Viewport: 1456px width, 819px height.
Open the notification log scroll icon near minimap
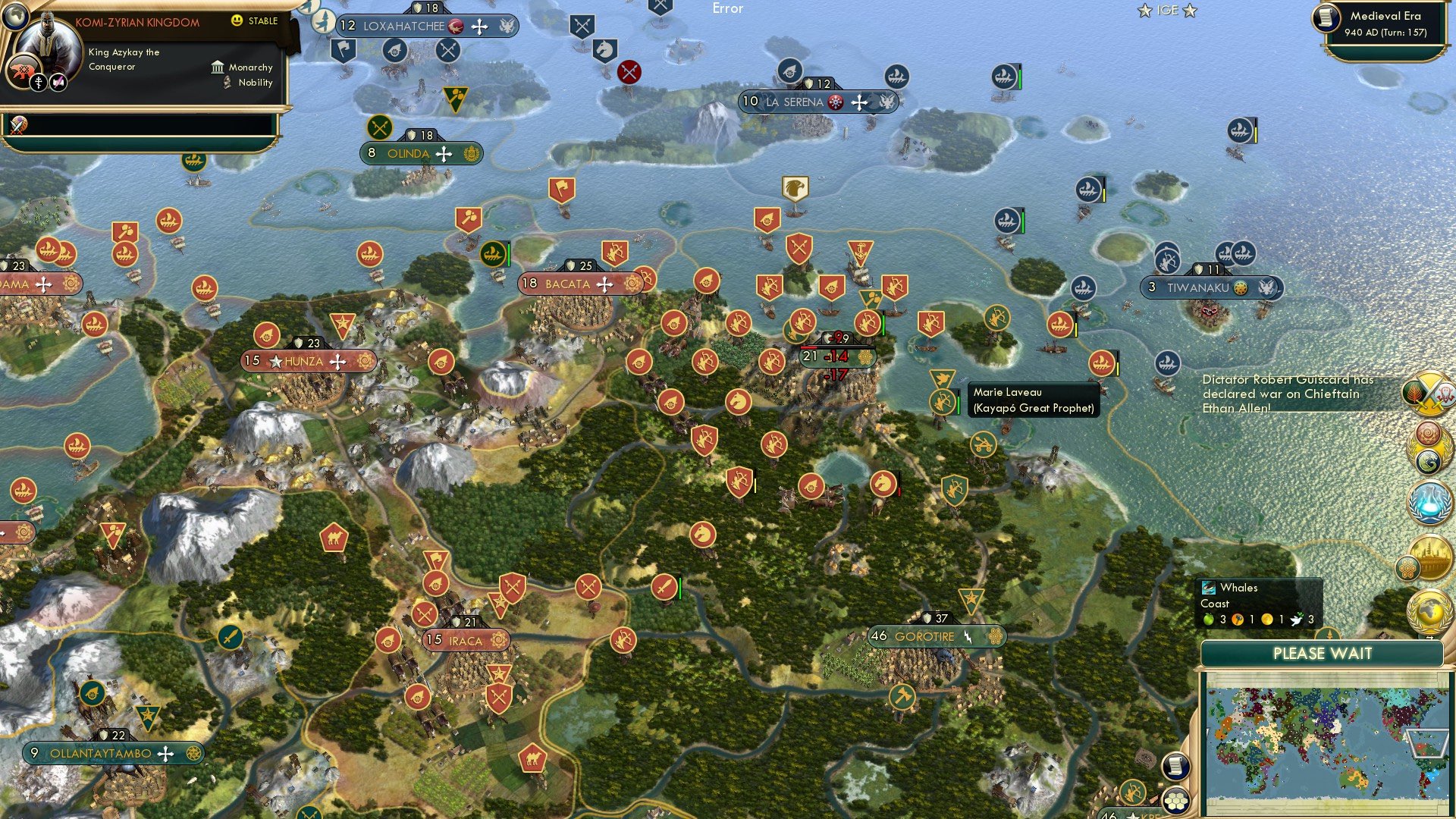pyautogui.click(x=1176, y=765)
